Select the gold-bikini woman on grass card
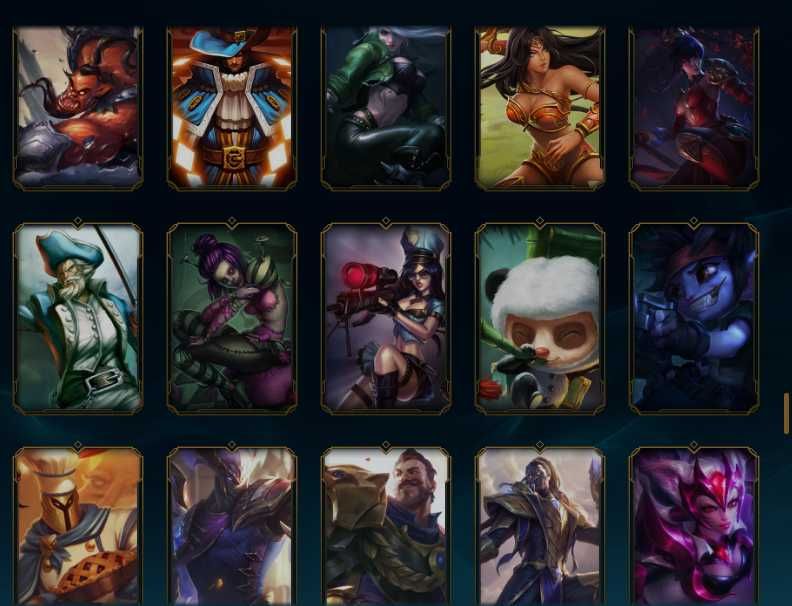792x606 pixels. [x=540, y=108]
